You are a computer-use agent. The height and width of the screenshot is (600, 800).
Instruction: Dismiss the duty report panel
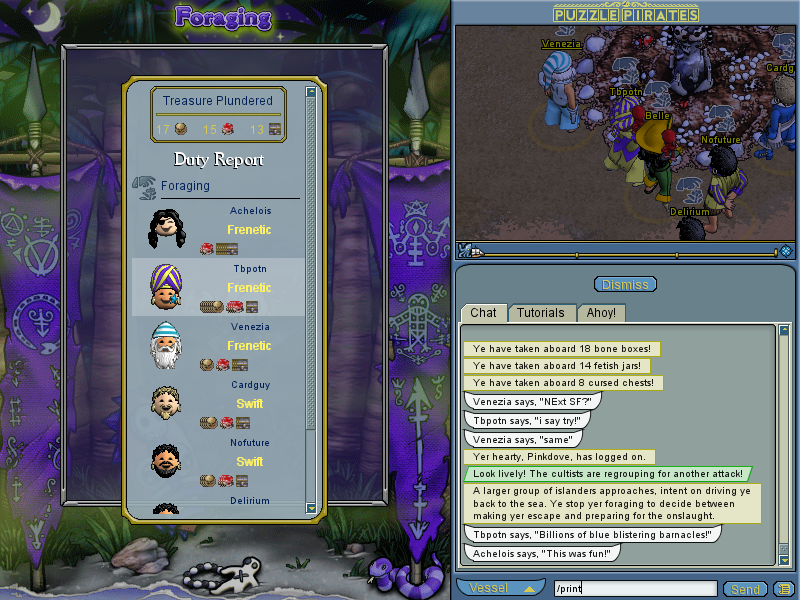click(x=625, y=285)
